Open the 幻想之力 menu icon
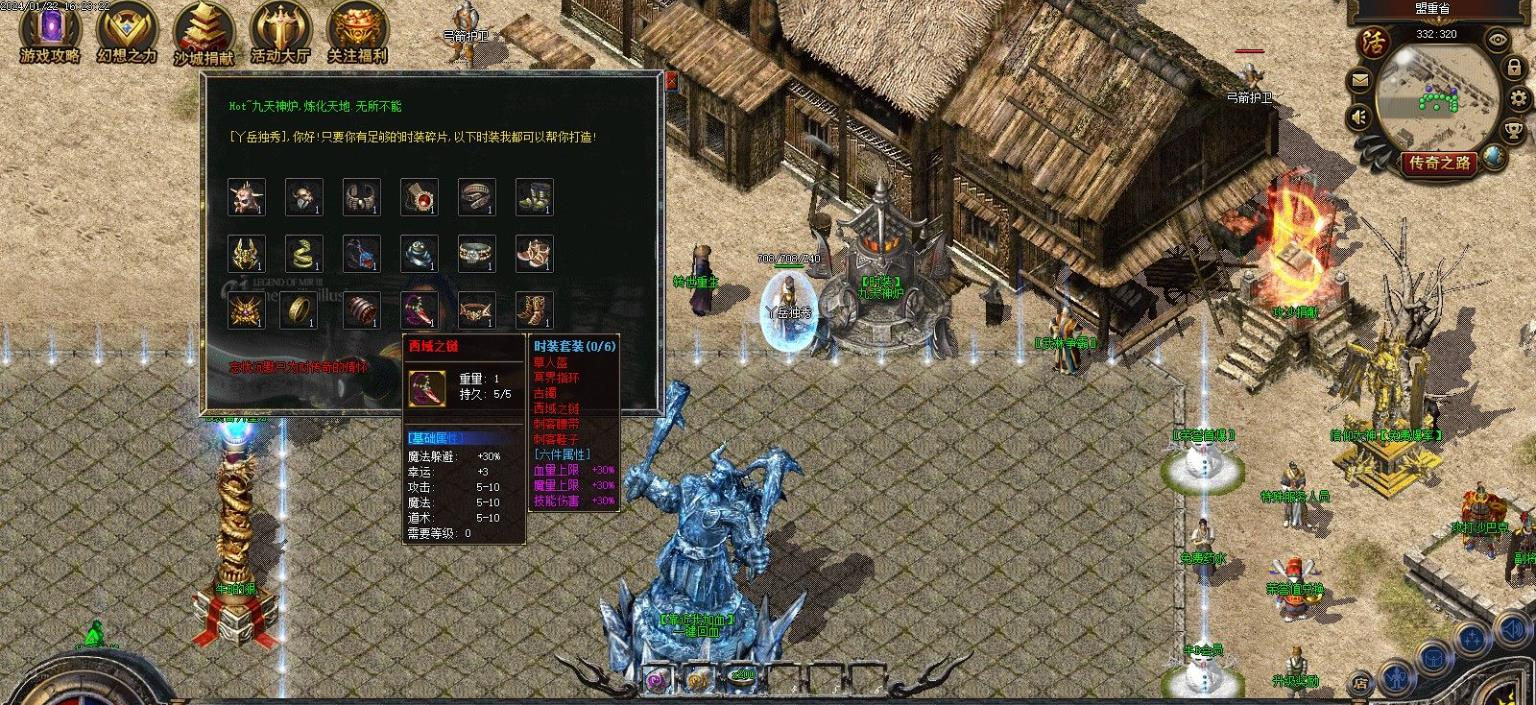This screenshot has width=1536, height=705. click(x=127, y=31)
